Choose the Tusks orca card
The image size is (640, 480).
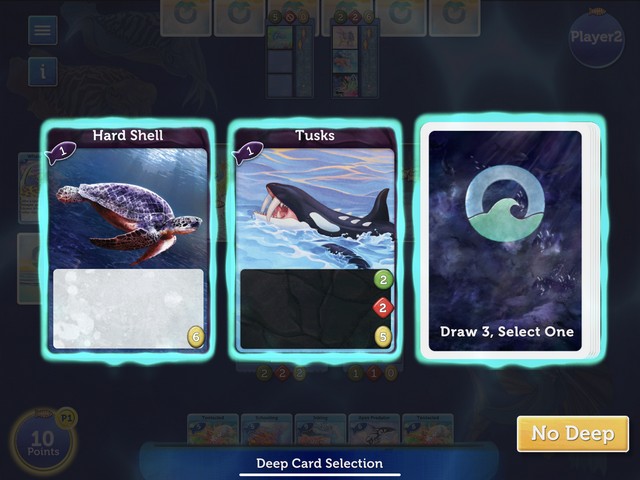315,240
